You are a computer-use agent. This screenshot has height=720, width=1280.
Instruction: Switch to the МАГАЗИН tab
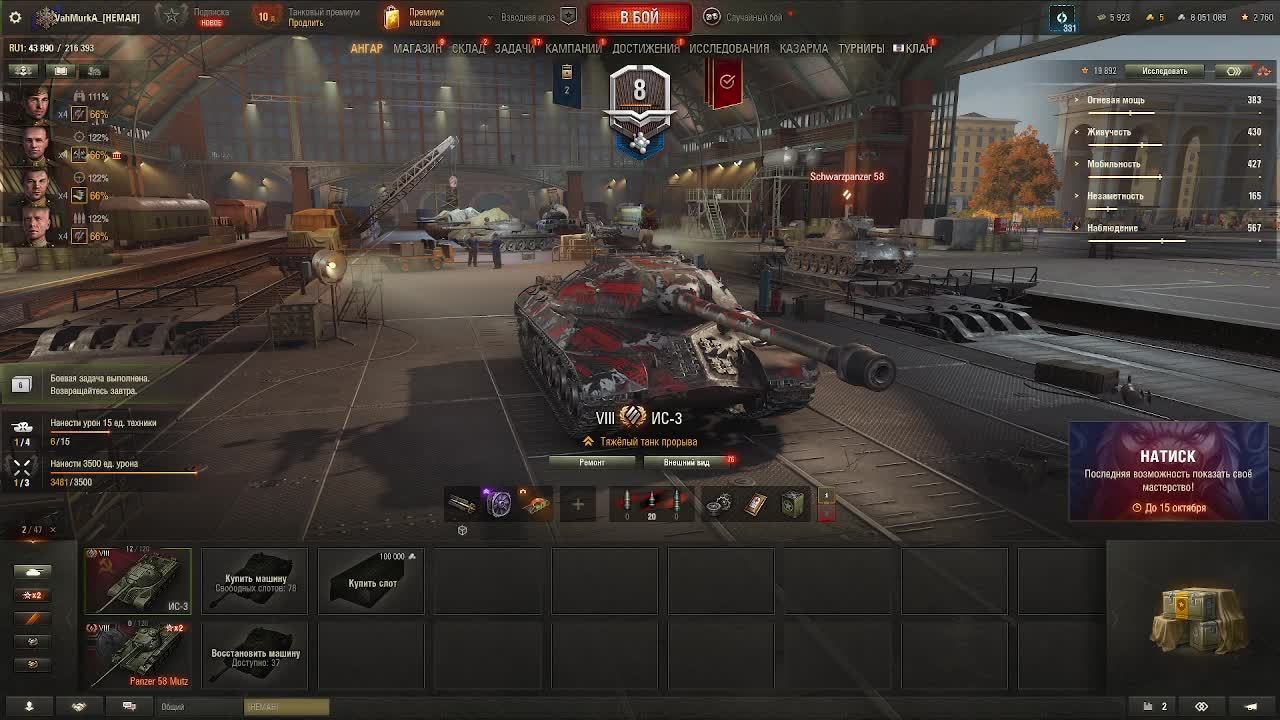pyautogui.click(x=417, y=48)
